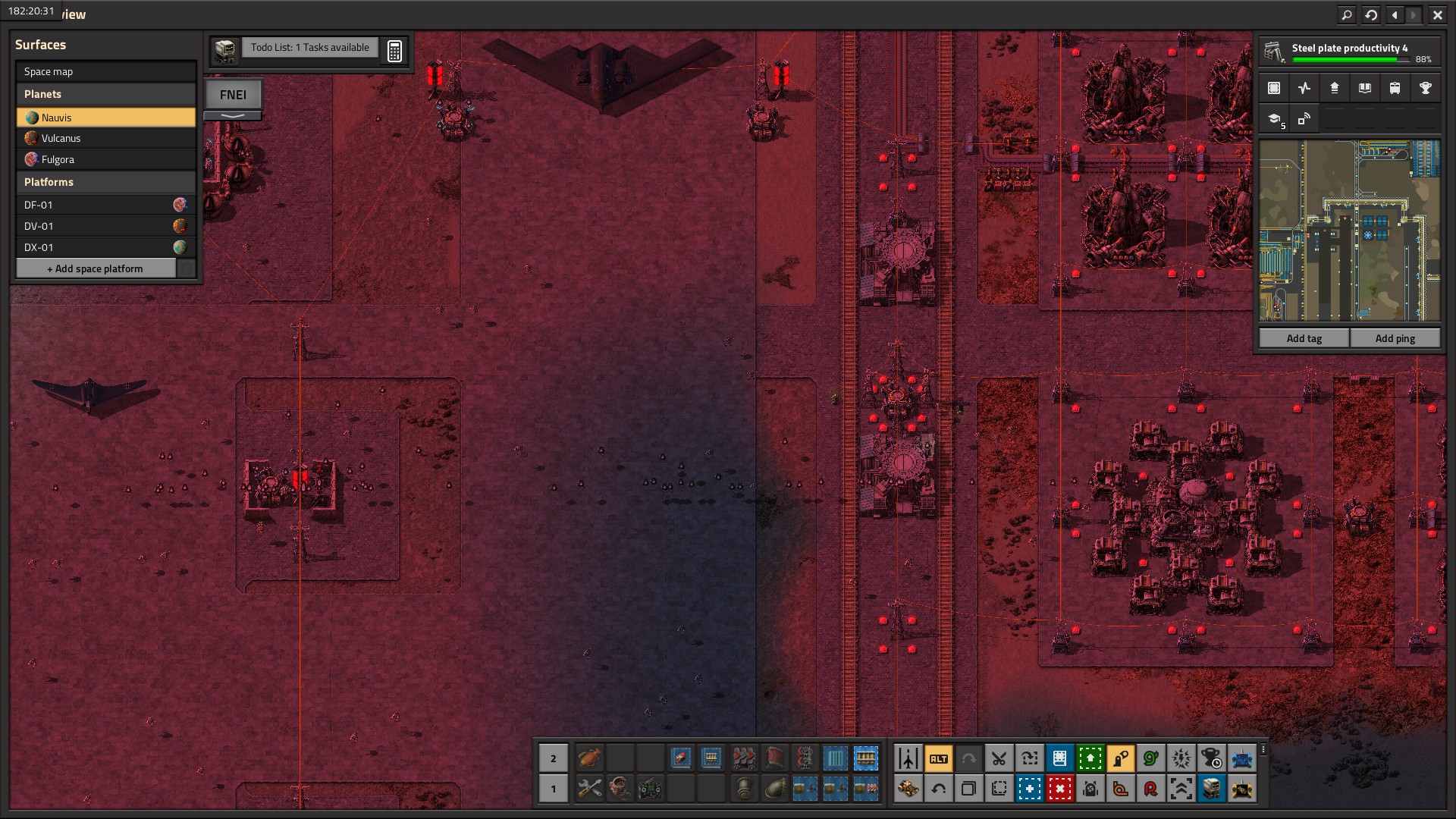Click the Add space platform button
Viewport: 1456px width, 819px height.
click(x=96, y=268)
